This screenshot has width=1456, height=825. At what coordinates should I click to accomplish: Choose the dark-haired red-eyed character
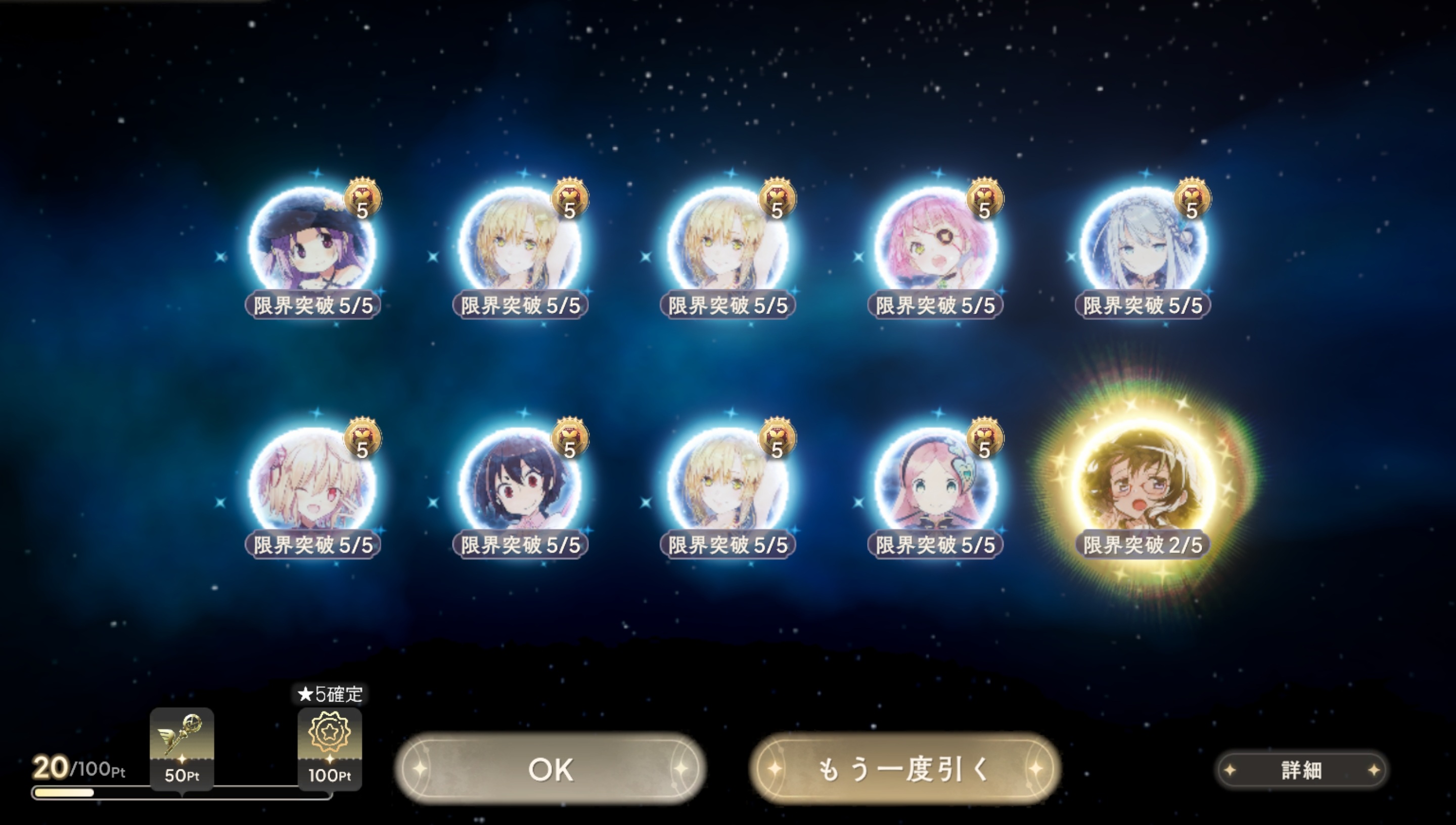tap(520, 484)
